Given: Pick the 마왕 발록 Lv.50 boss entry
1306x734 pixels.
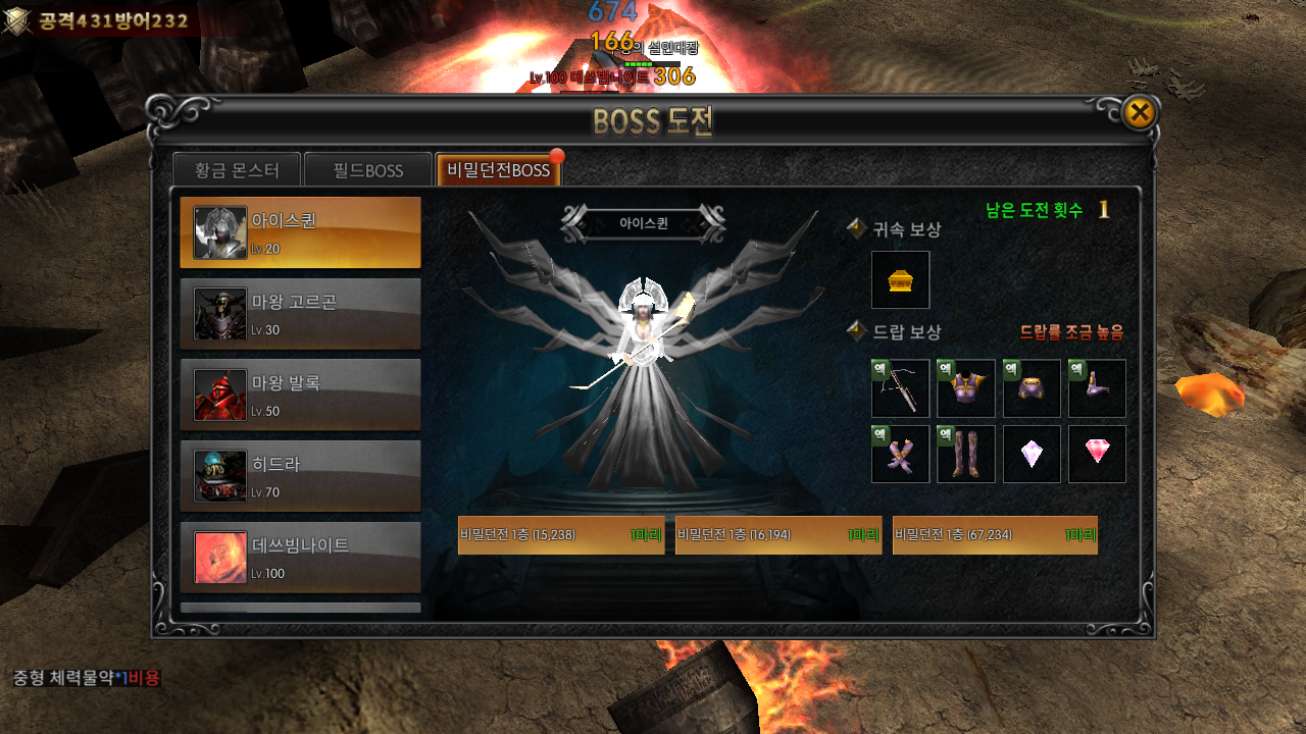Looking at the screenshot, I should pyautogui.click(x=300, y=394).
